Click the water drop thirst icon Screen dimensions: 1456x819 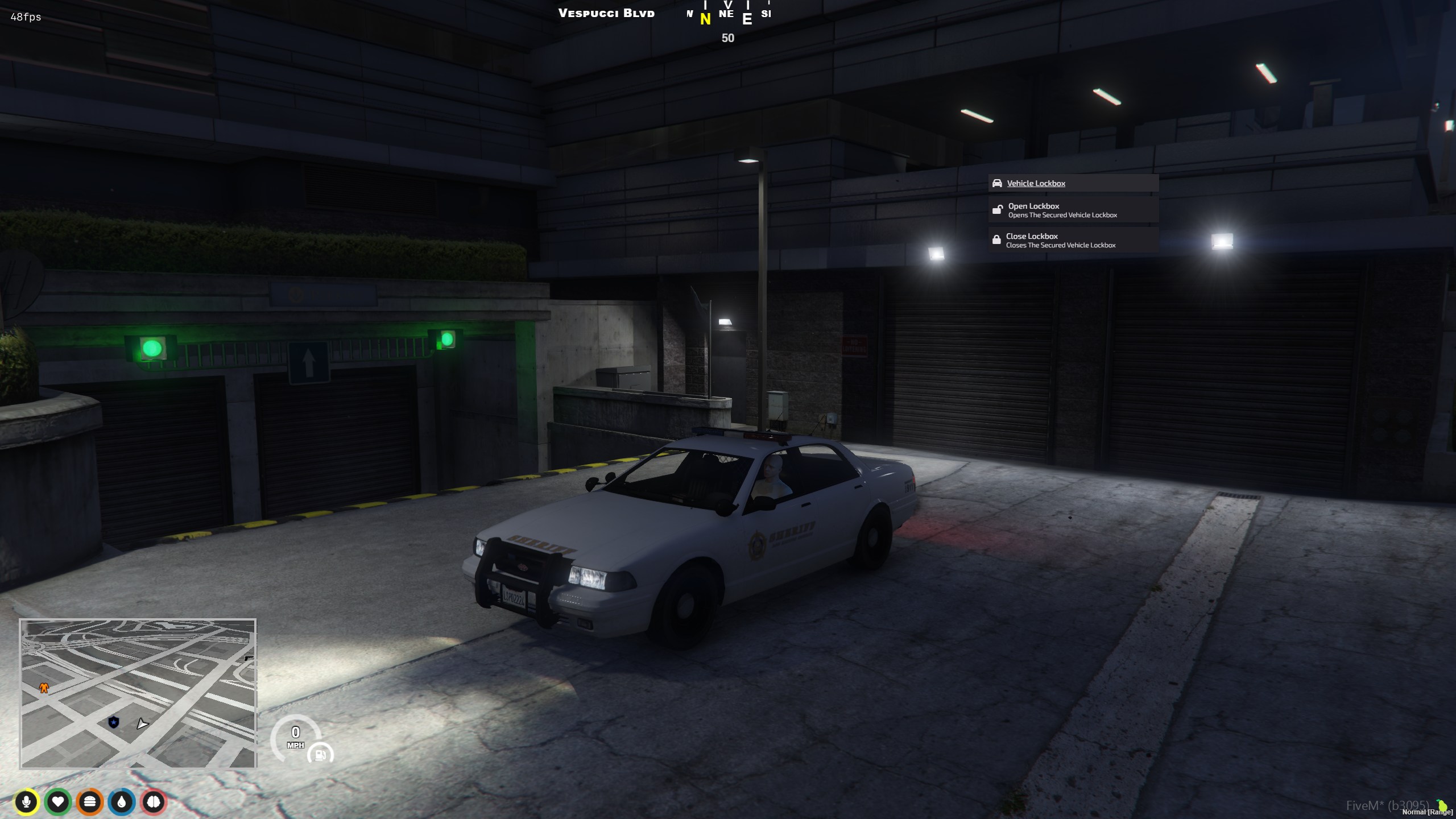(x=122, y=802)
